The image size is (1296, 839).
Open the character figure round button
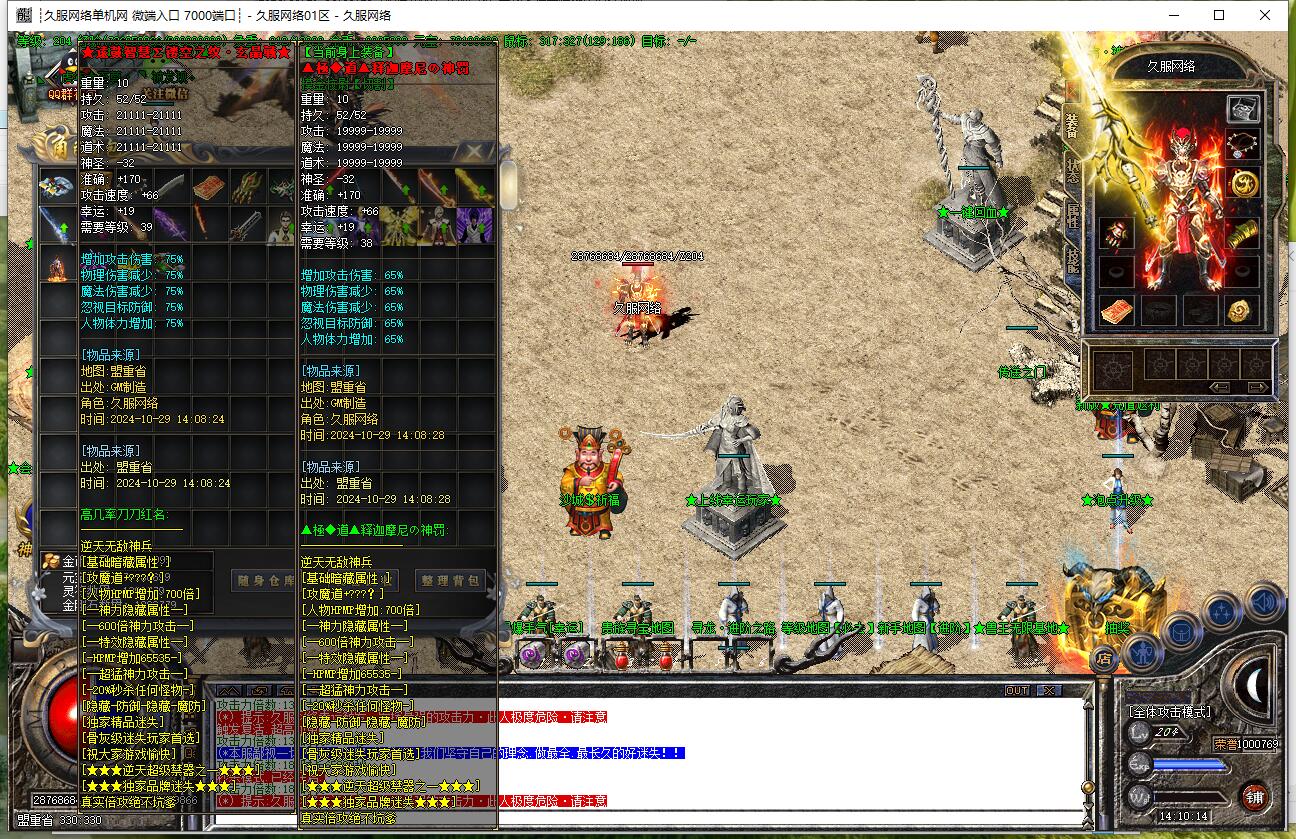1141,653
